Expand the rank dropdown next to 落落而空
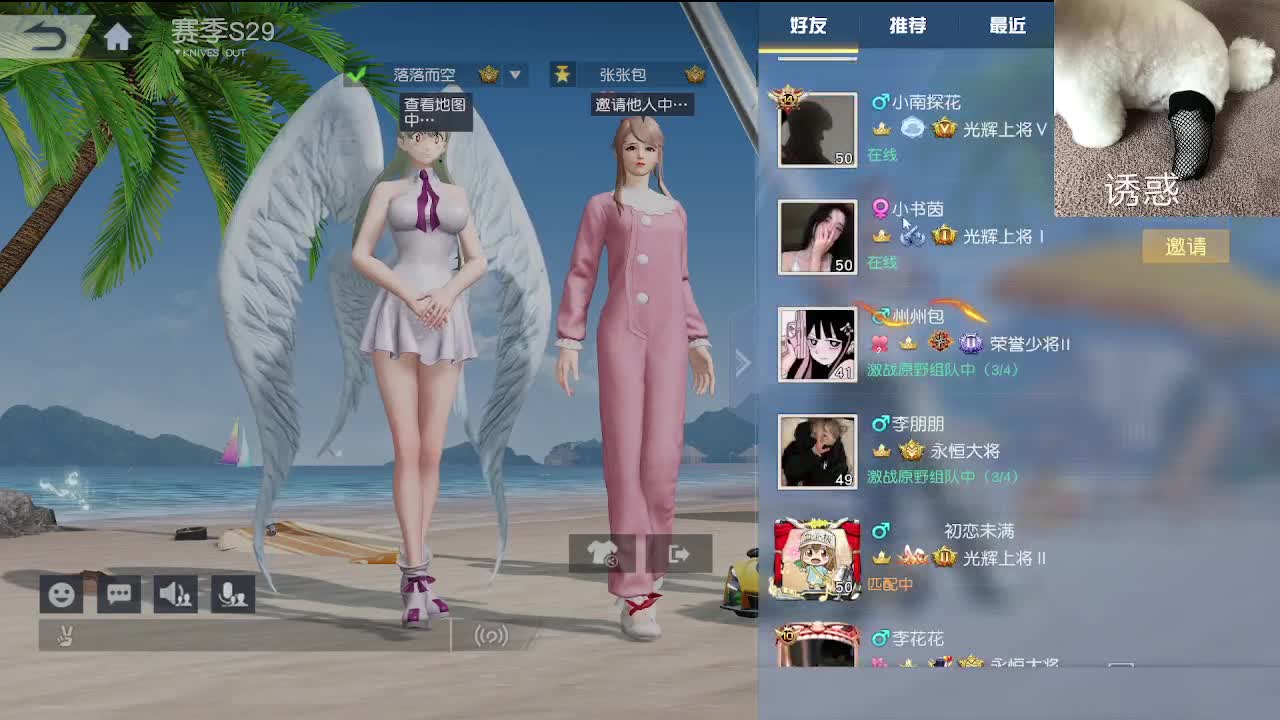The image size is (1280, 720). tap(515, 74)
